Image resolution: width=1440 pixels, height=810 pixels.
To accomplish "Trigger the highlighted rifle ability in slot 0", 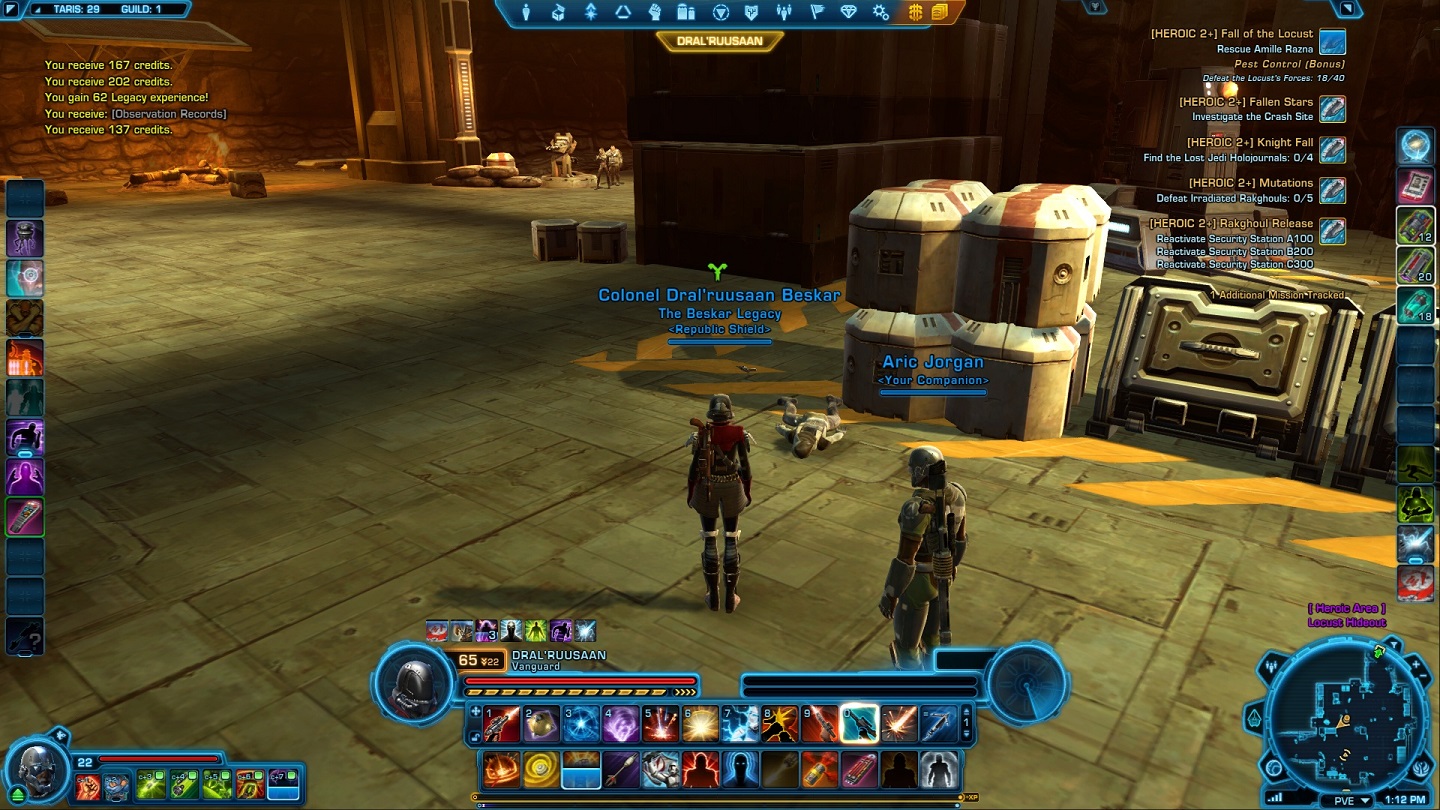I will pos(859,724).
